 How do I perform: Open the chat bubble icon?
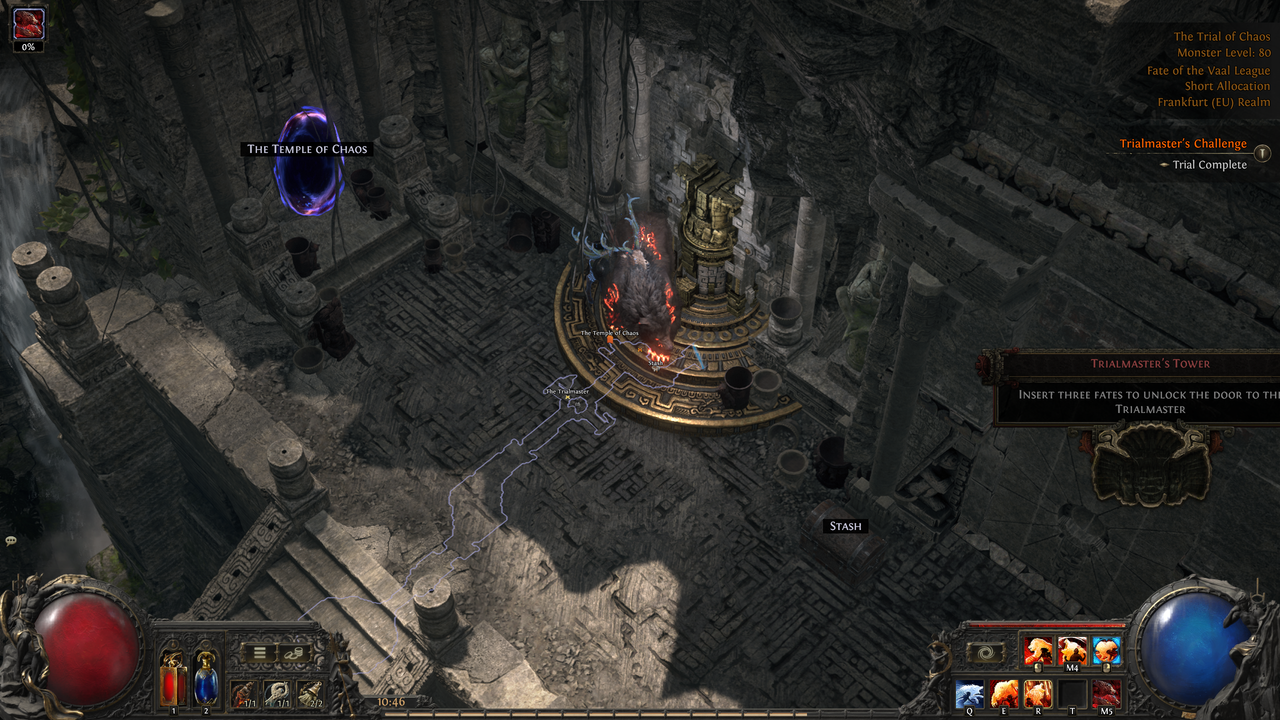pos(11,541)
